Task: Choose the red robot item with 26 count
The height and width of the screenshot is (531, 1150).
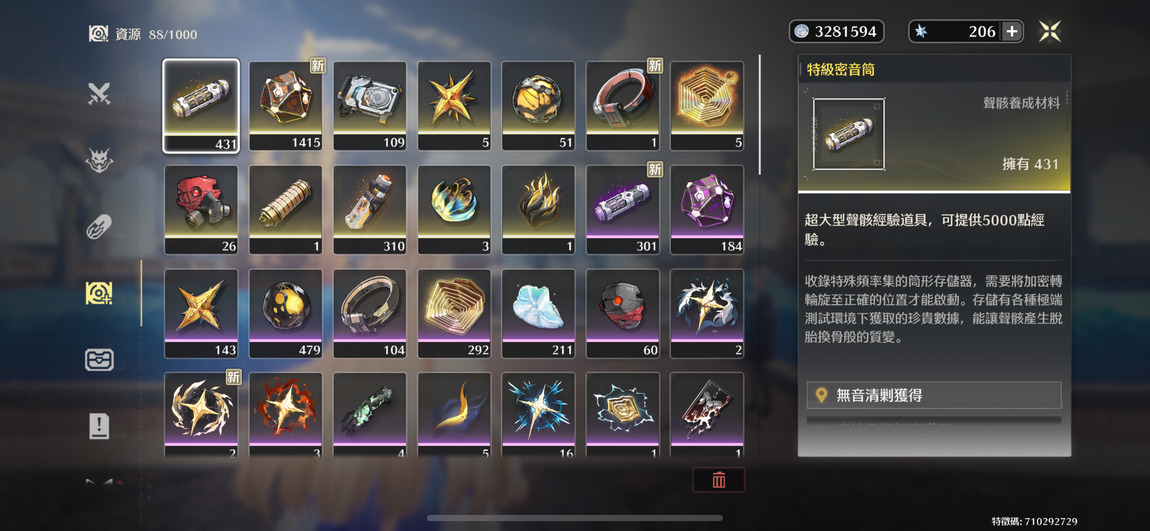Action: click(x=201, y=209)
